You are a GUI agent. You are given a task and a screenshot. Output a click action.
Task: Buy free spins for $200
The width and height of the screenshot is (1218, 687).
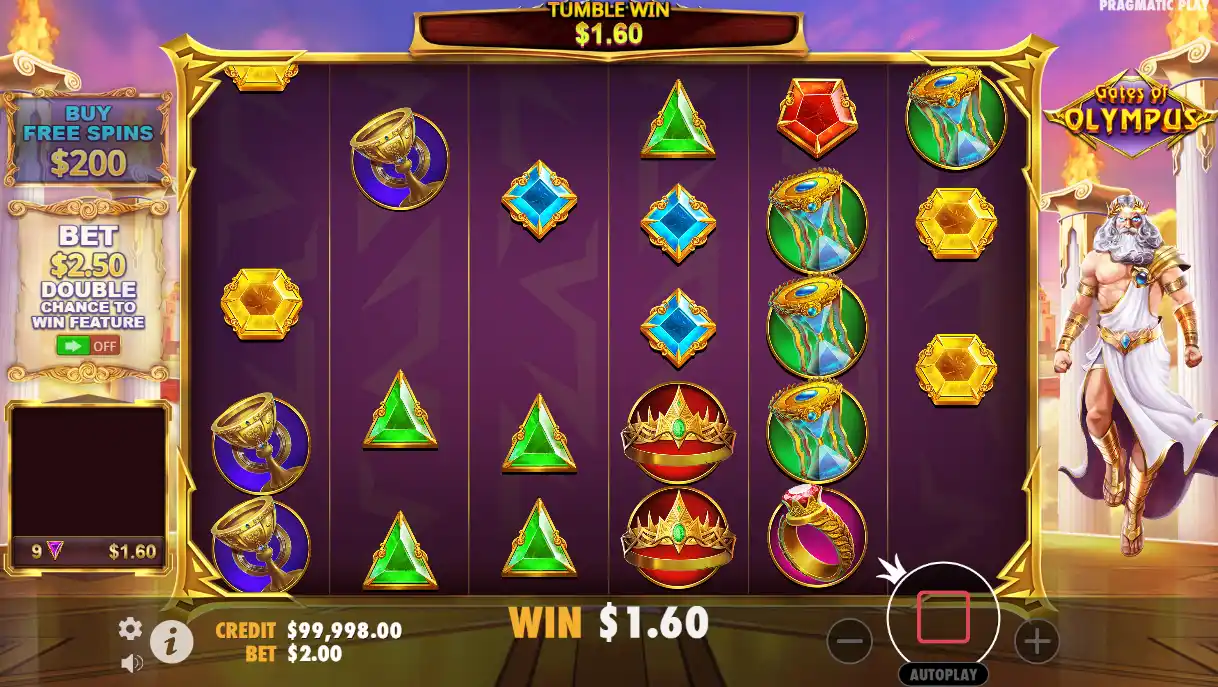88,142
